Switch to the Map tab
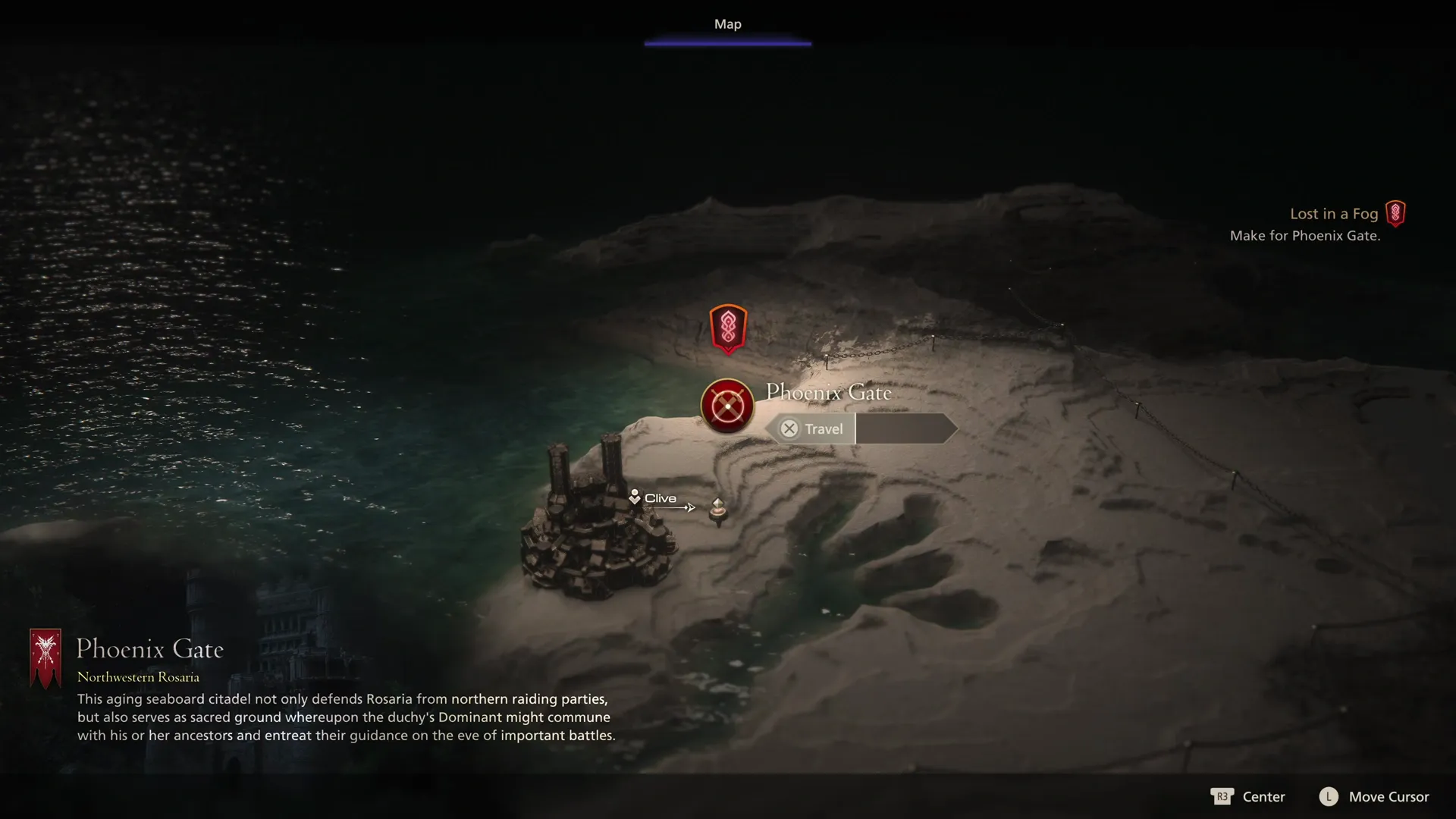This screenshot has height=819, width=1456. tap(726, 24)
